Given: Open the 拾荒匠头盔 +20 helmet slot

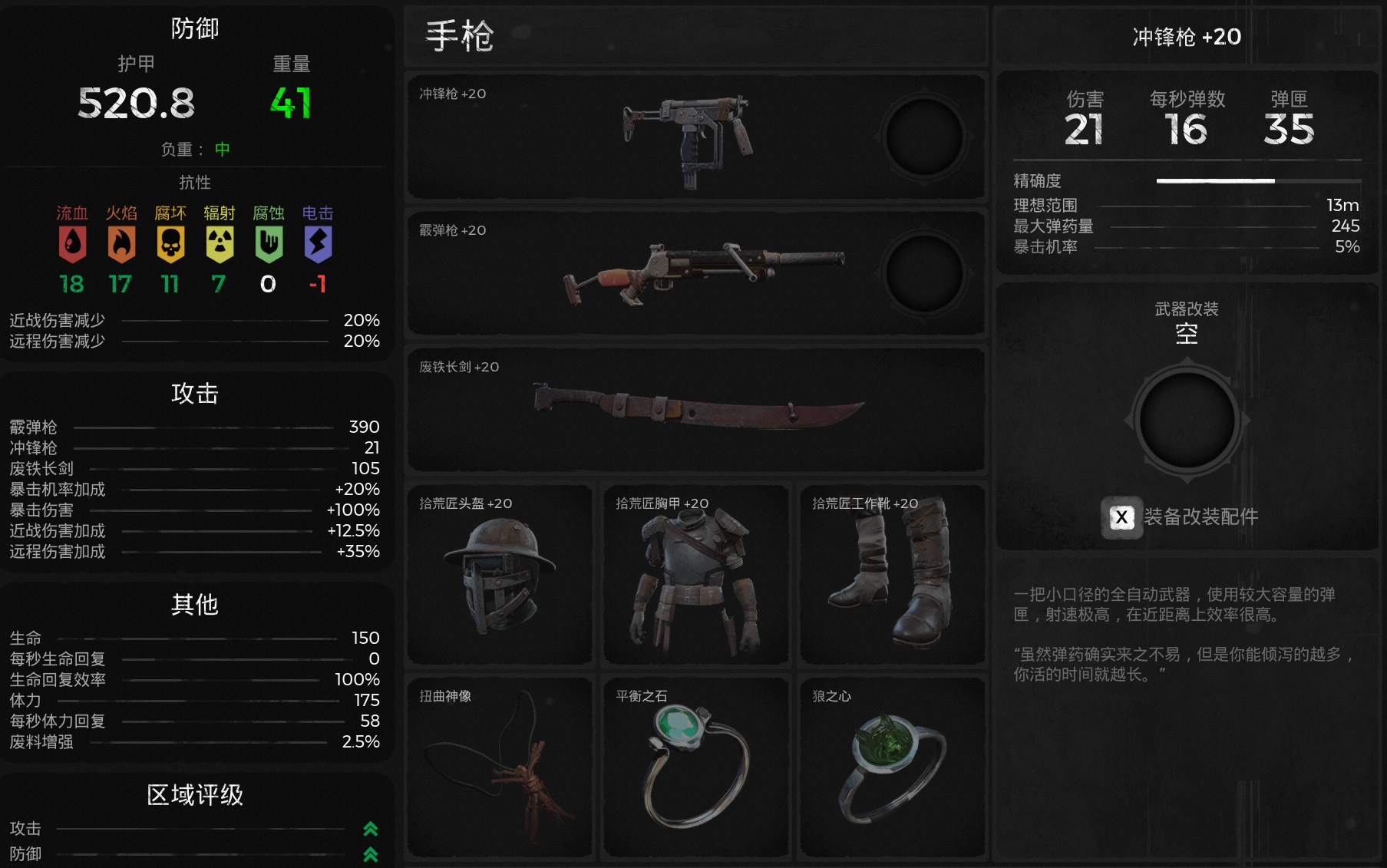Looking at the screenshot, I should [500, 575].
